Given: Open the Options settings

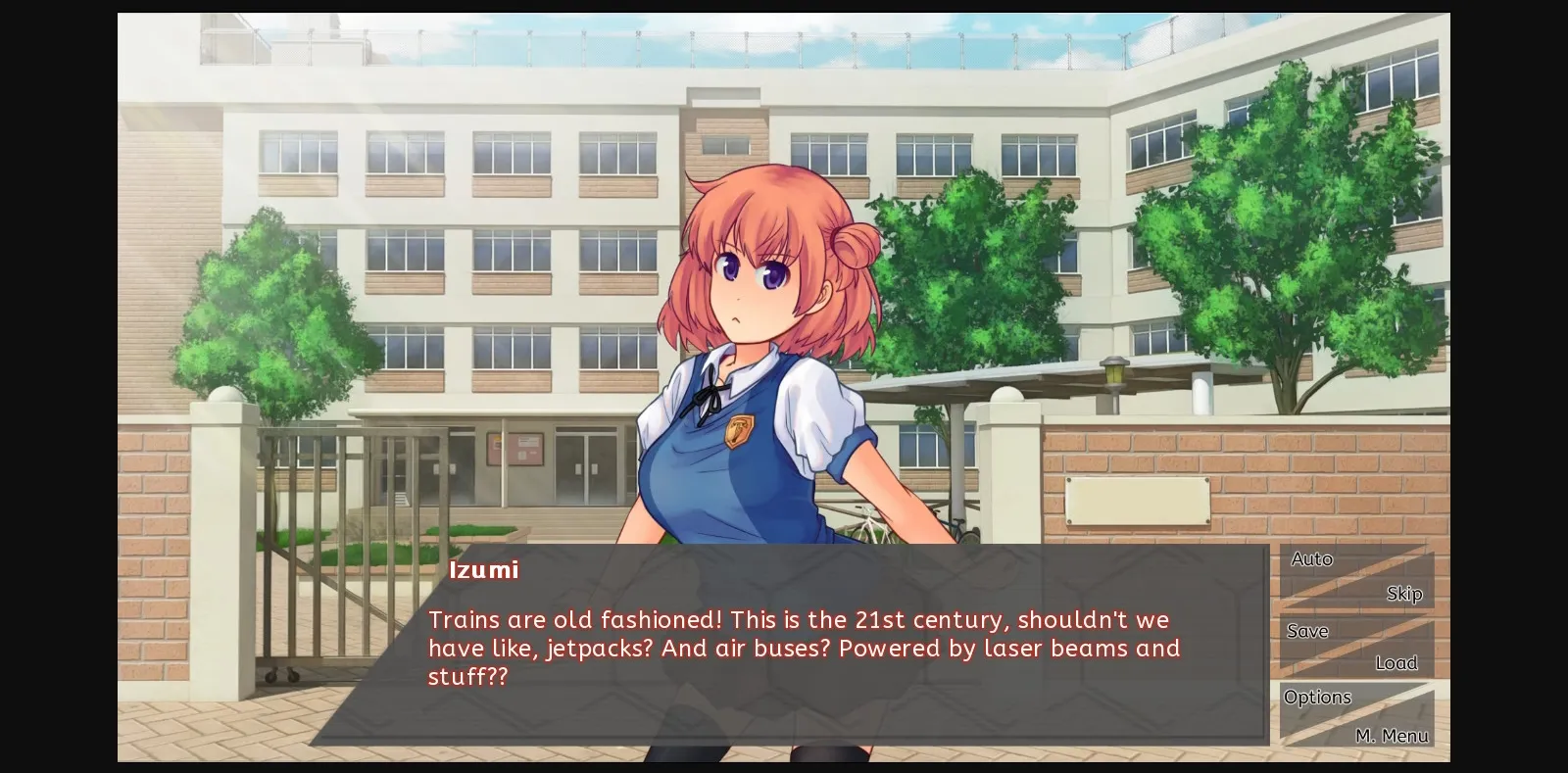Looking at the screenshot, I should 1317,696.
